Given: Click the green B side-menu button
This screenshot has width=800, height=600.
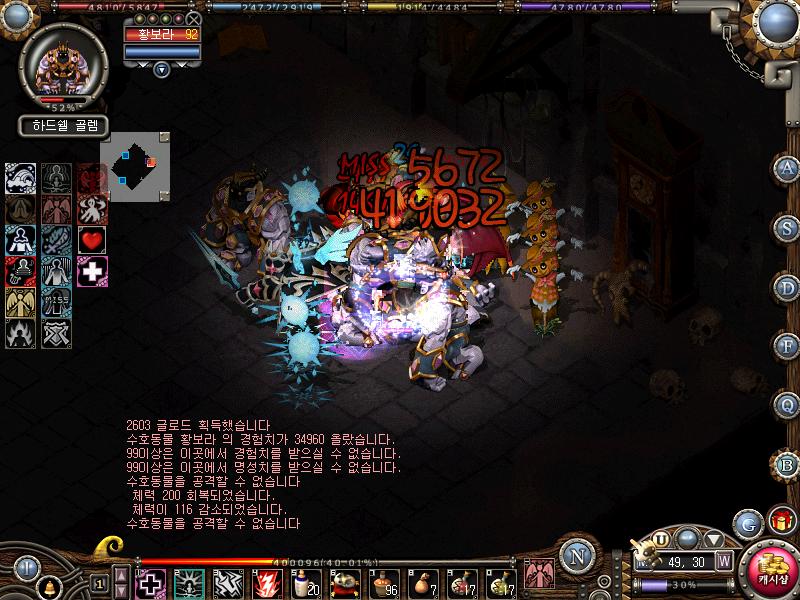Looking at the screenshot, I should click(x=787, y=463).
